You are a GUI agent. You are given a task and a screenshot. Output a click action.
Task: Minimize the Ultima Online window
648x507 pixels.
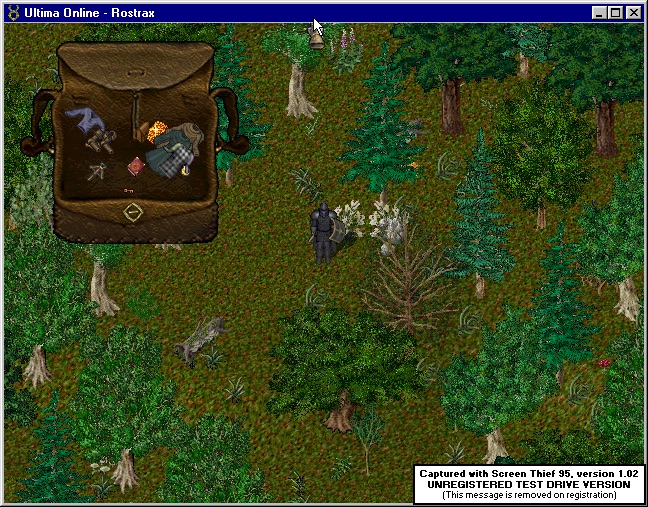point(600,13)
